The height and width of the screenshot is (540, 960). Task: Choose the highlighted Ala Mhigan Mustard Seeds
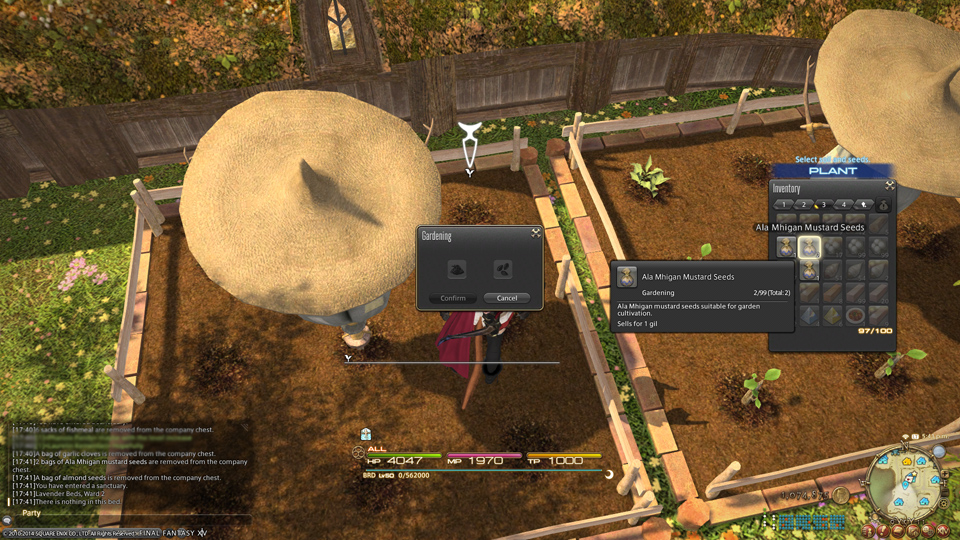pyautogui.click(x=809, y=247)
